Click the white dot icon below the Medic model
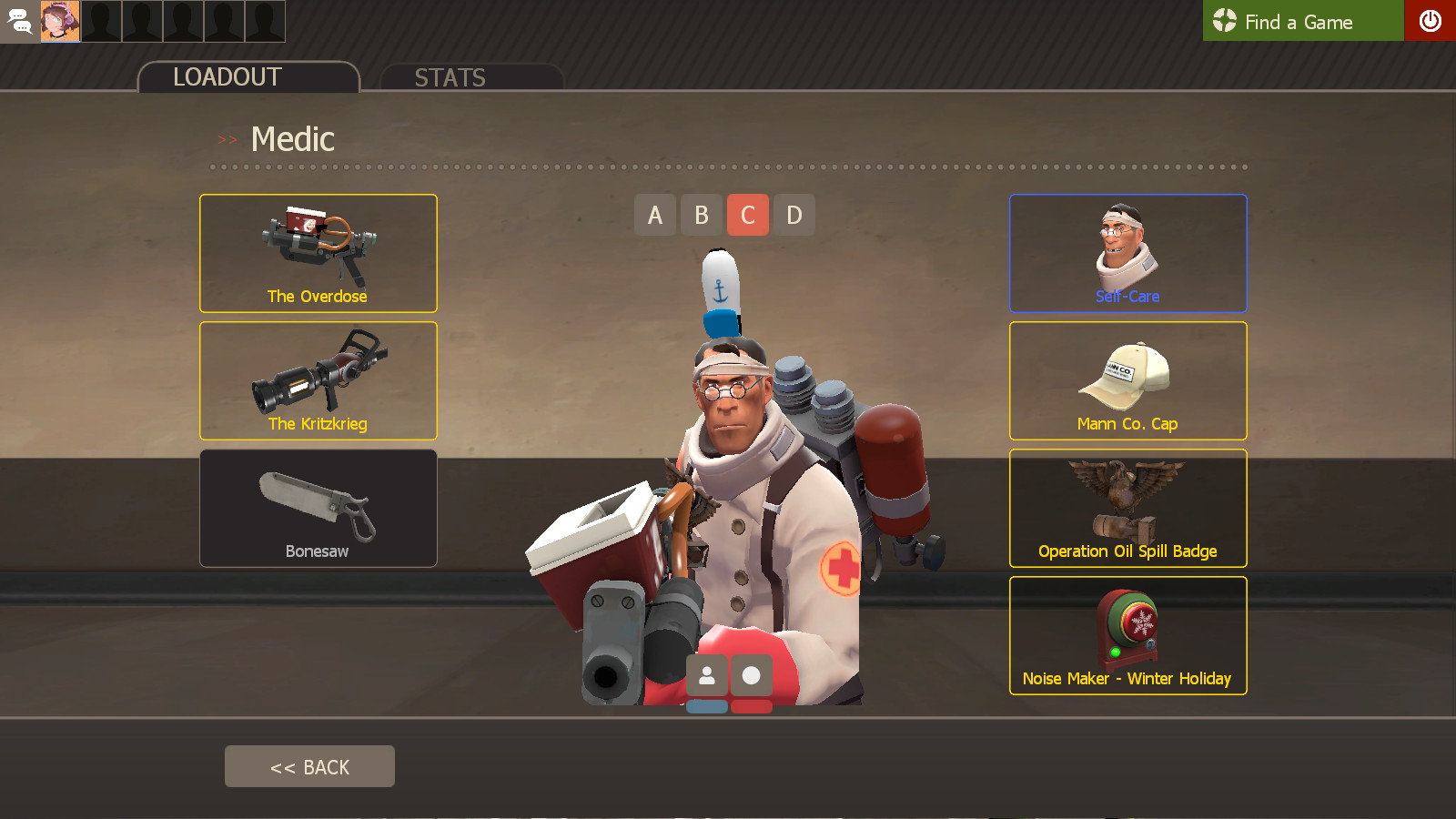This screenshot has width=1456, height=819. coord(750,675)
